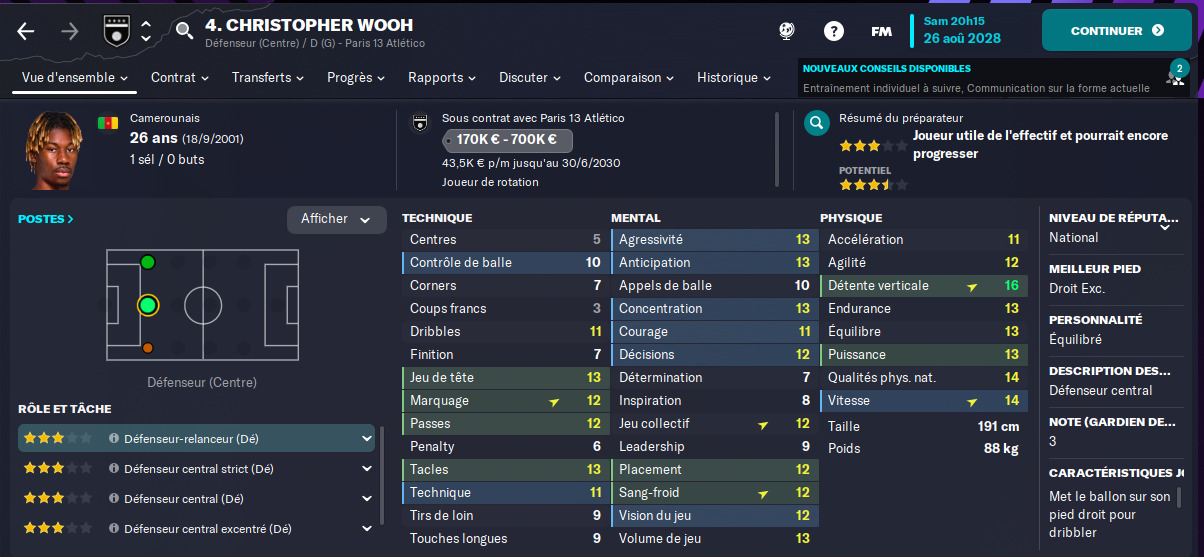
Task: Click the POSTES header link
Action: [x=46, y=219]
